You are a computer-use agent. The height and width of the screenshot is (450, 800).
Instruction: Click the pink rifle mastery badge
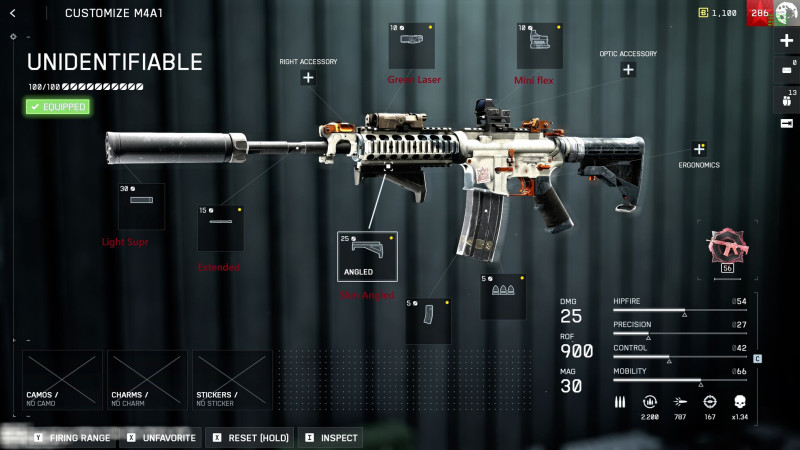coord(727,246)
